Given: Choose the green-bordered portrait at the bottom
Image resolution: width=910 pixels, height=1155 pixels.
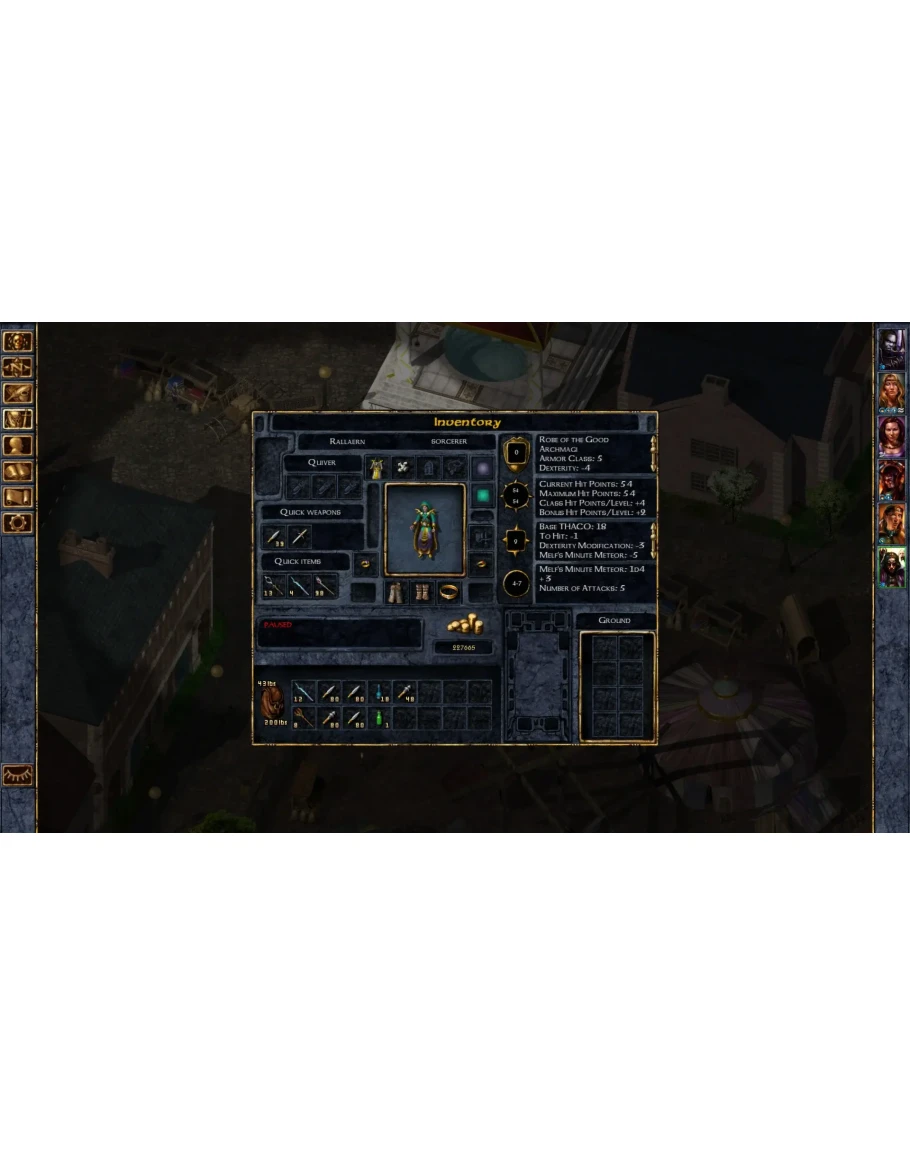Looking at the screenshot, I should pyautogui.click(x=891, y=567).
